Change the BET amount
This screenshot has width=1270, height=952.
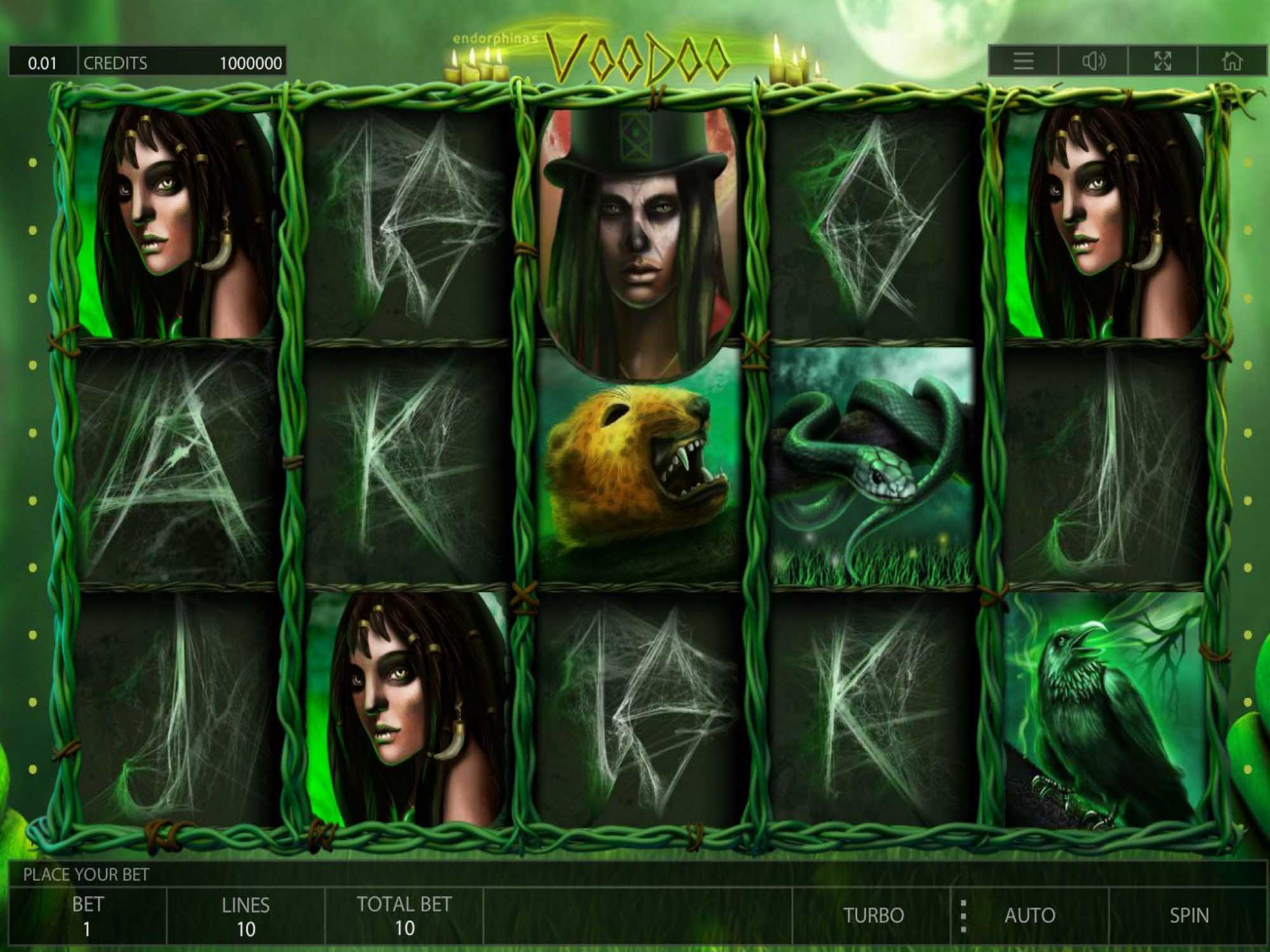pos(87,916)
